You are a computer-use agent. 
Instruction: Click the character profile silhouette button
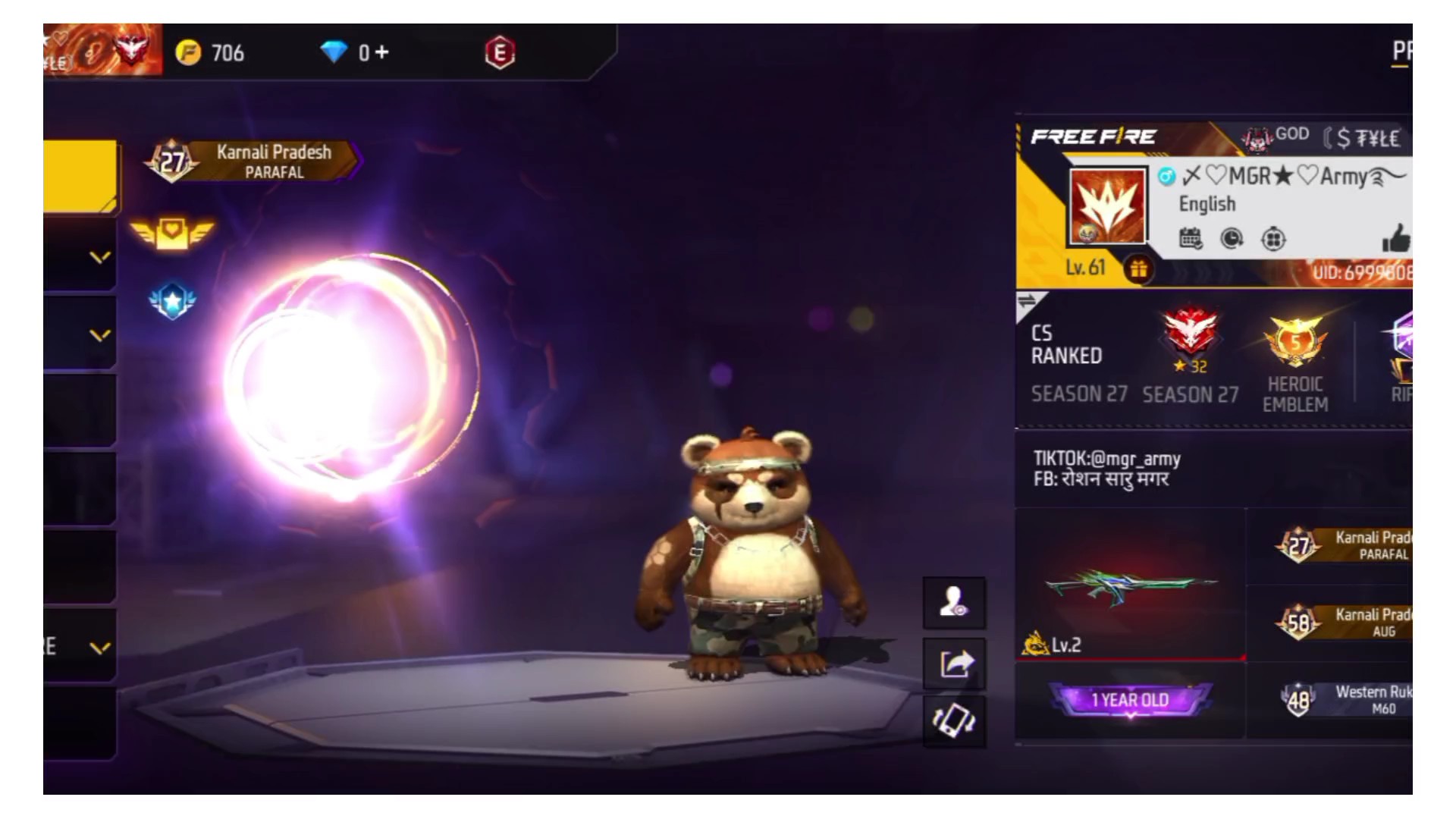coord(954,603)
